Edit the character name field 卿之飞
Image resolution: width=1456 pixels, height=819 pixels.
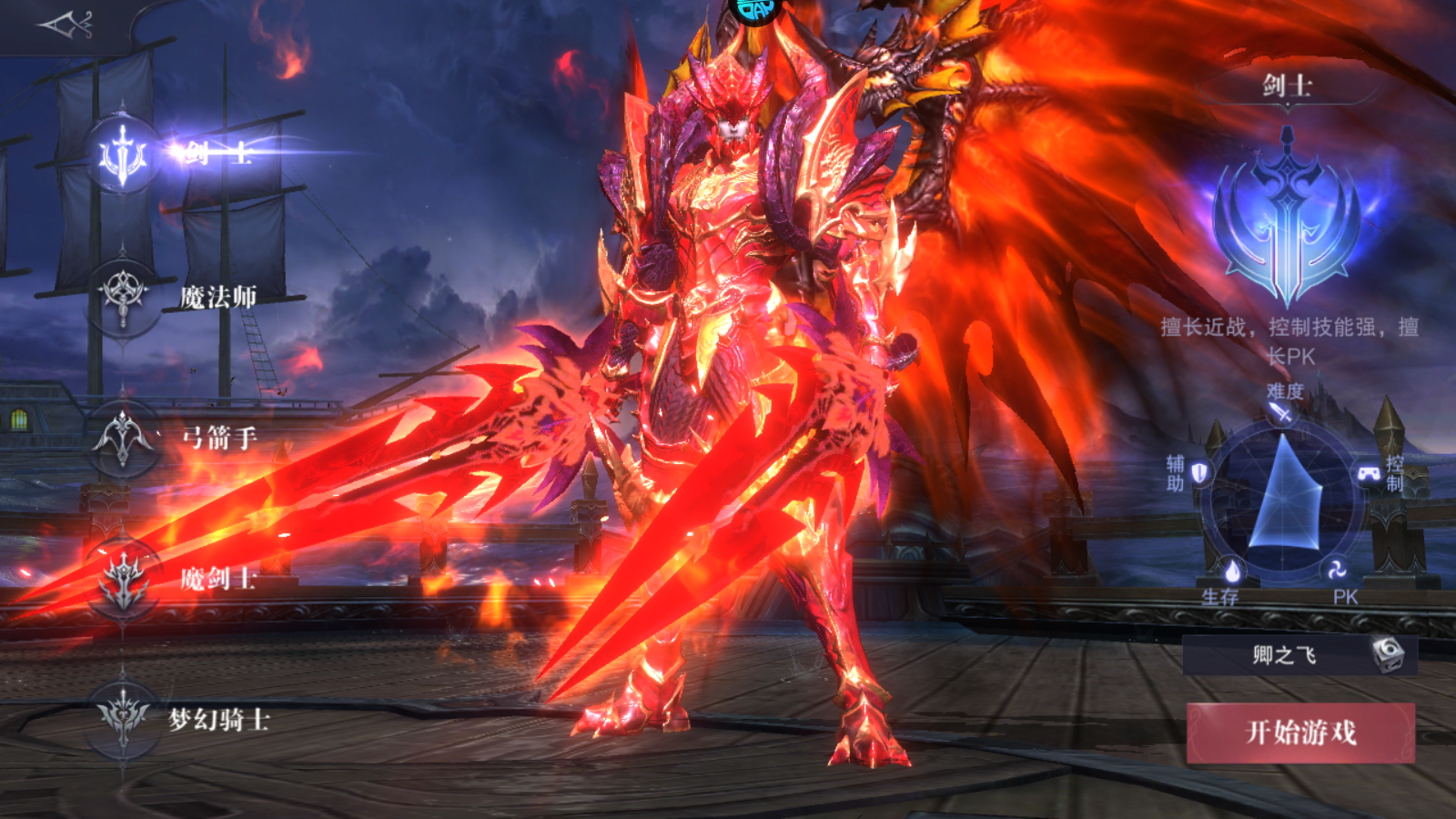pyautogui.click(x=1283, y=655)
